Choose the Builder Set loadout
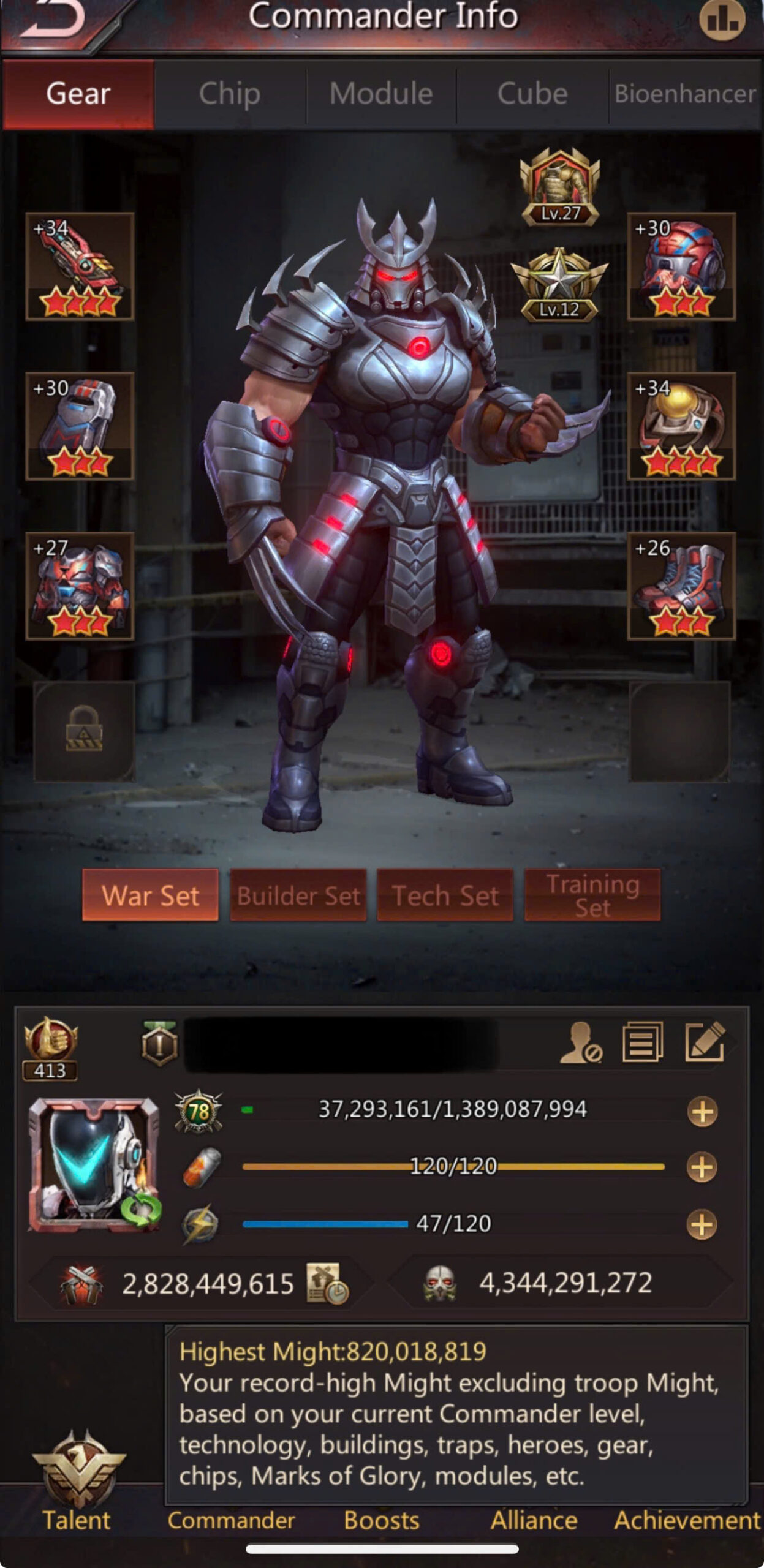The image size is (764, 1568). 298,895
